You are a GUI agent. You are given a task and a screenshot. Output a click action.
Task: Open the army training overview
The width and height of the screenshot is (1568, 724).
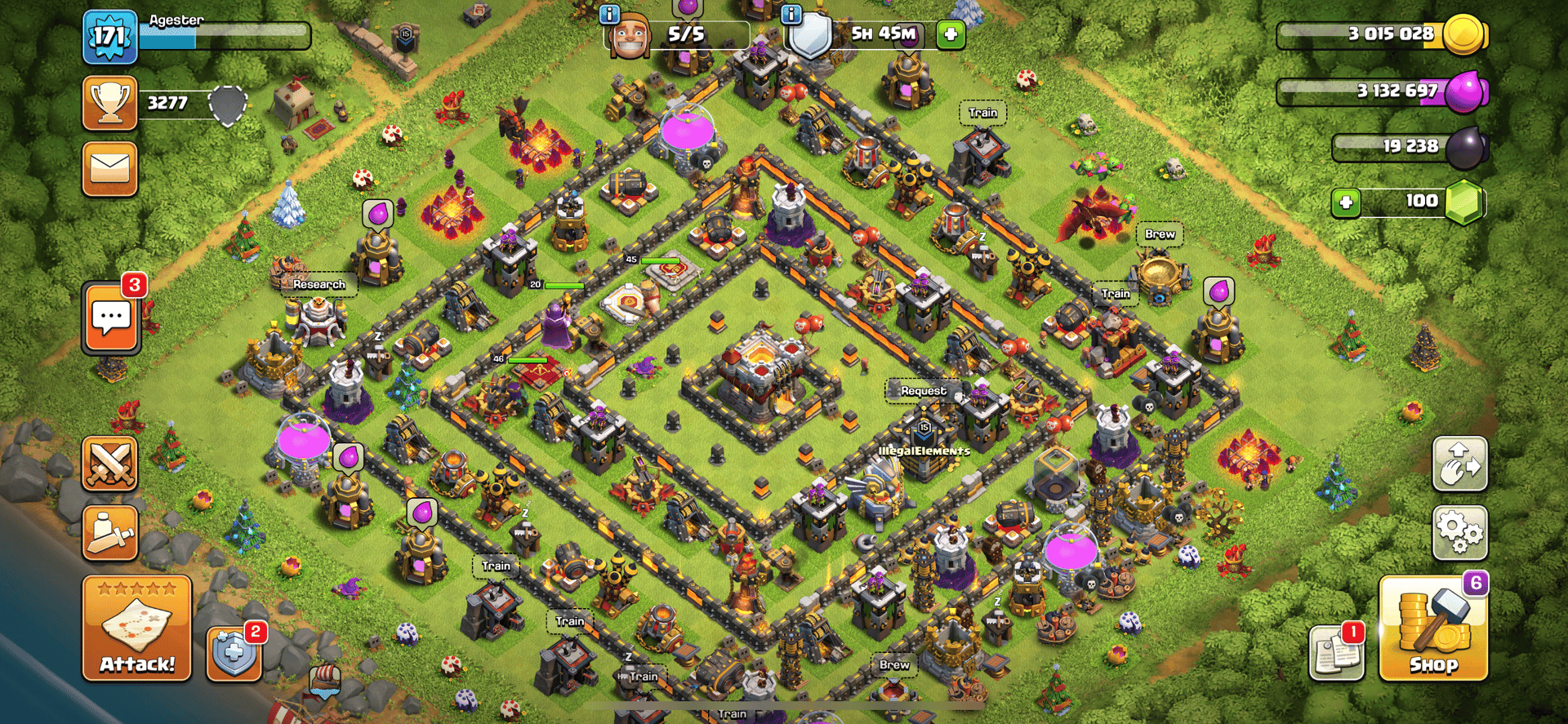tap(109, 533)
